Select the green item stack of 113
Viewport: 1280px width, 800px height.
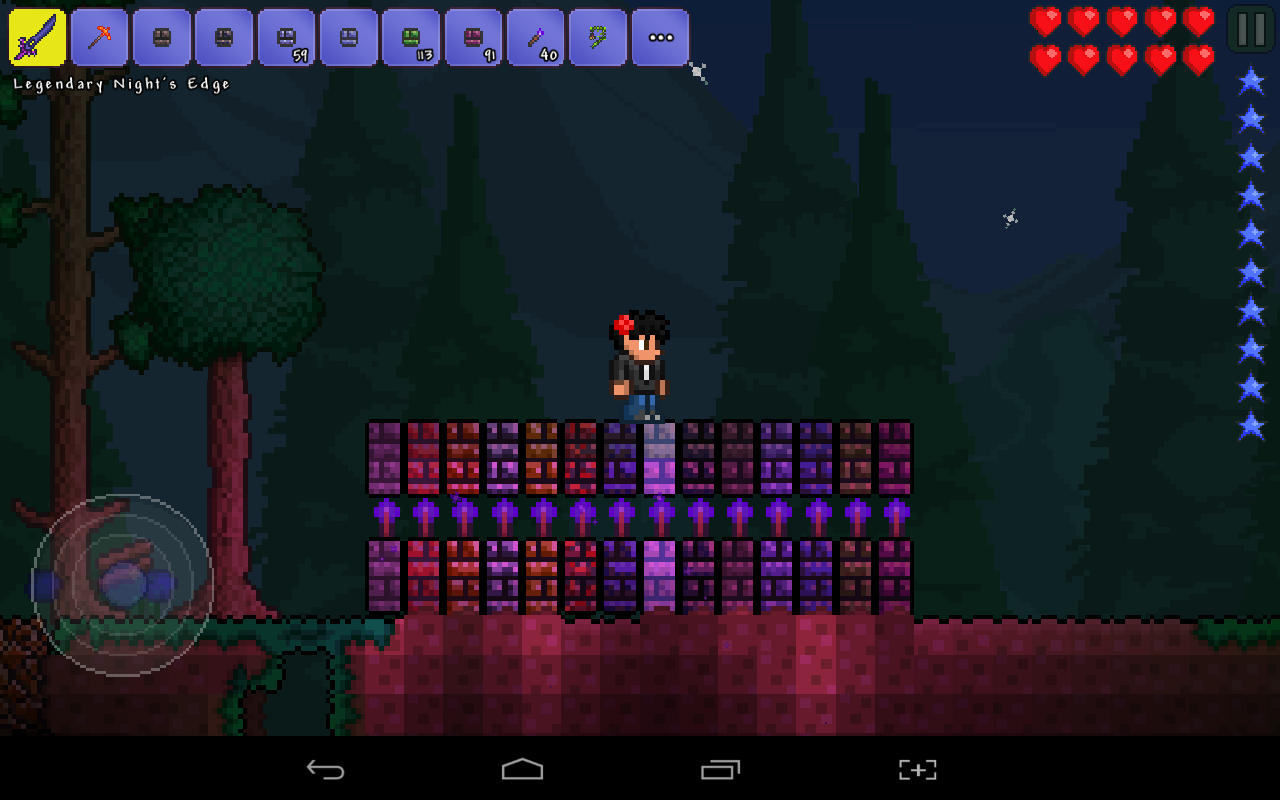point(410,36)
